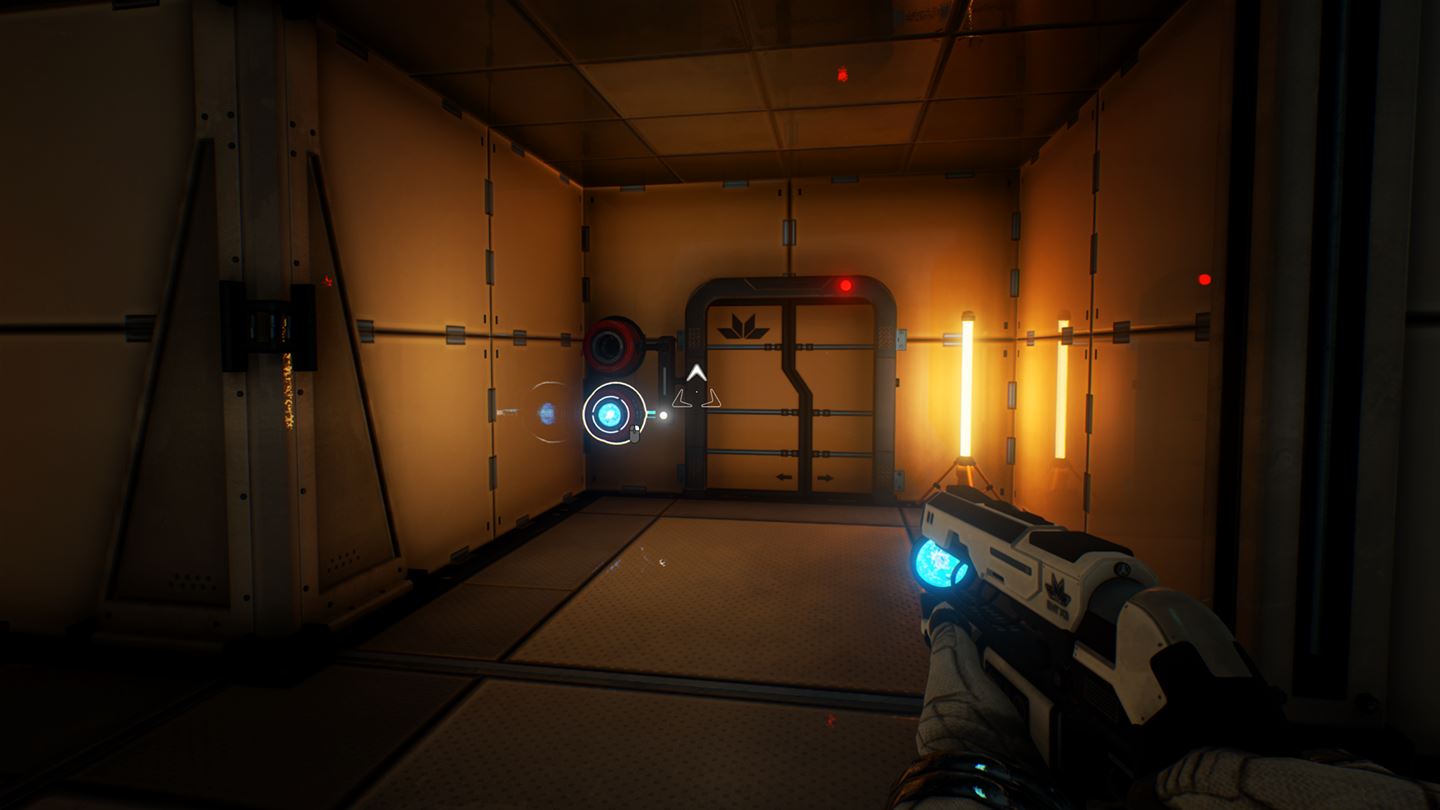Click the left-pointing arrow on the door base
This screenshot has height=810, width=1440.
[x=784, y=477]
